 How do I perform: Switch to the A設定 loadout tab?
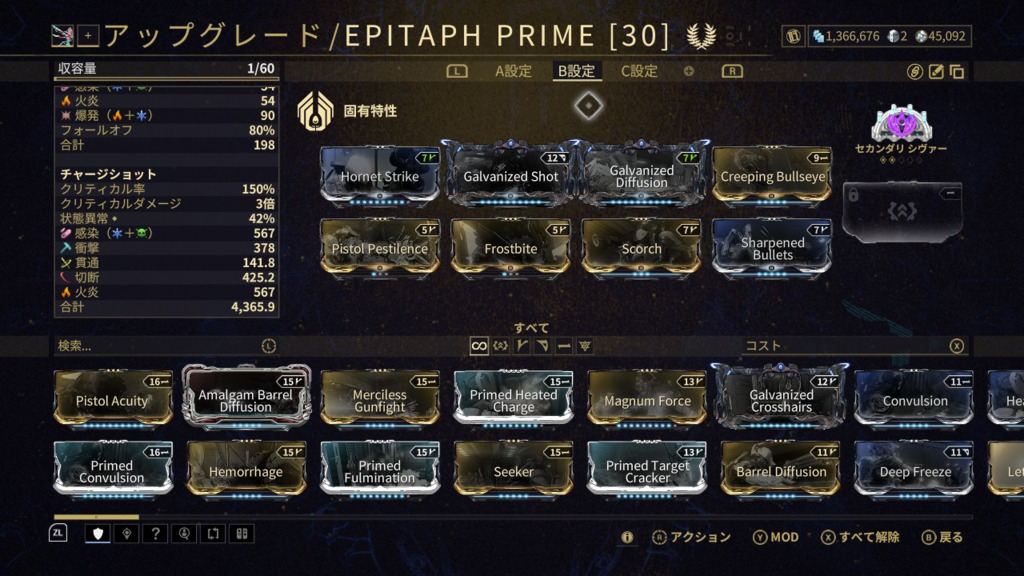[513, 71]
